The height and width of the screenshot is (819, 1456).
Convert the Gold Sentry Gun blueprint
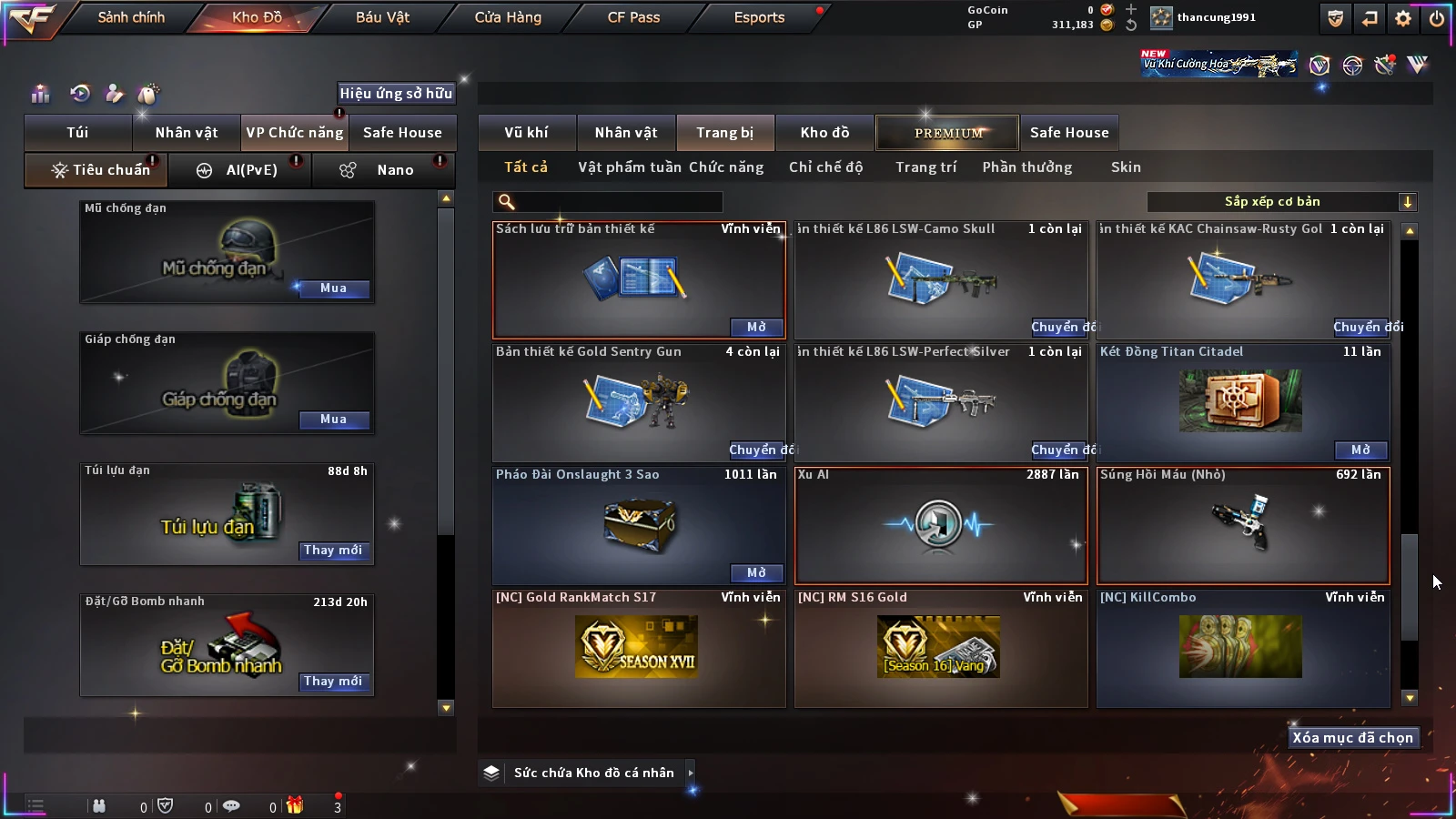(x=759, y=450)
